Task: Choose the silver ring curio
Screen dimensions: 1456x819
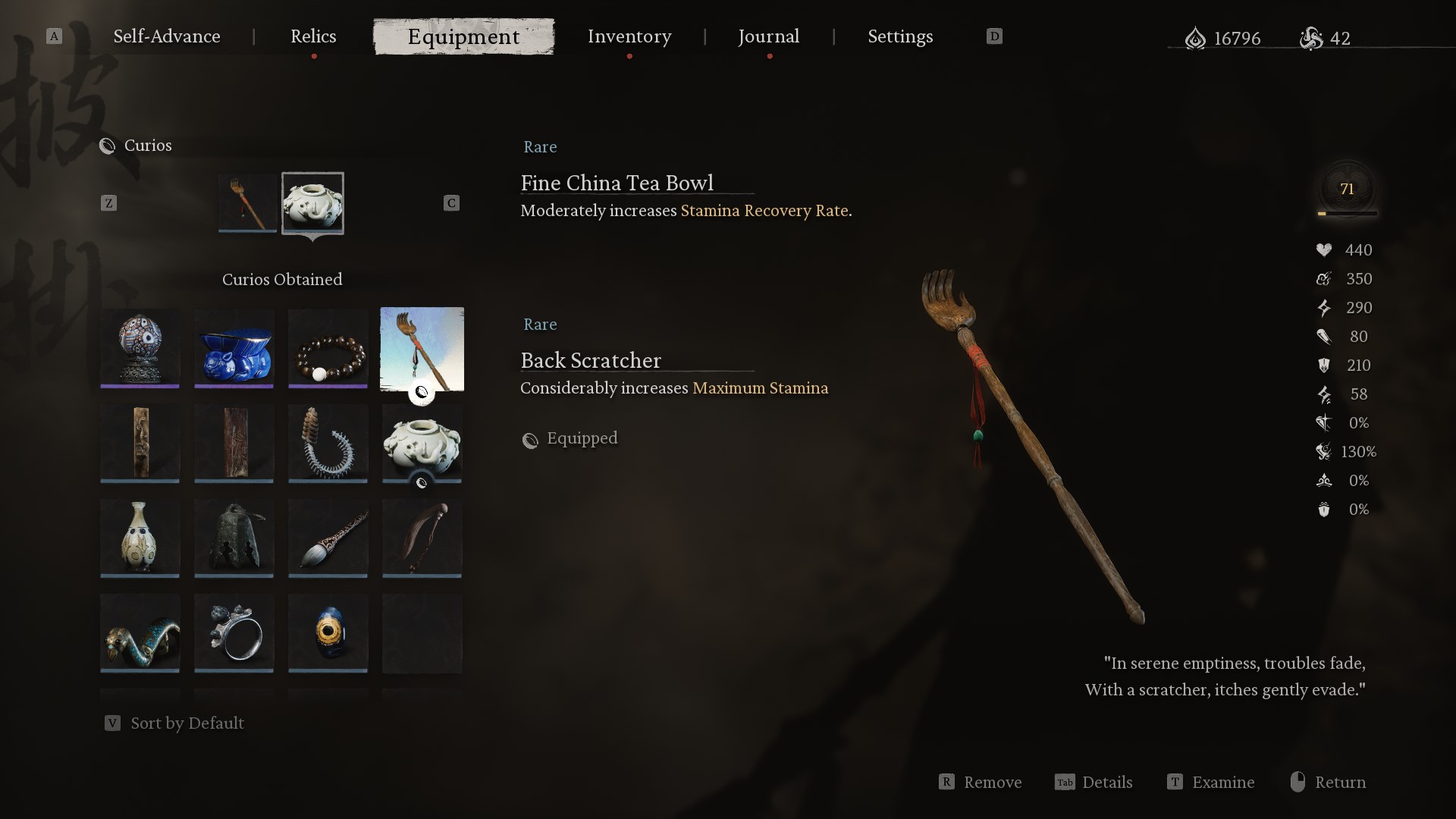Action: pyautogui.click(x=234, y=632)
